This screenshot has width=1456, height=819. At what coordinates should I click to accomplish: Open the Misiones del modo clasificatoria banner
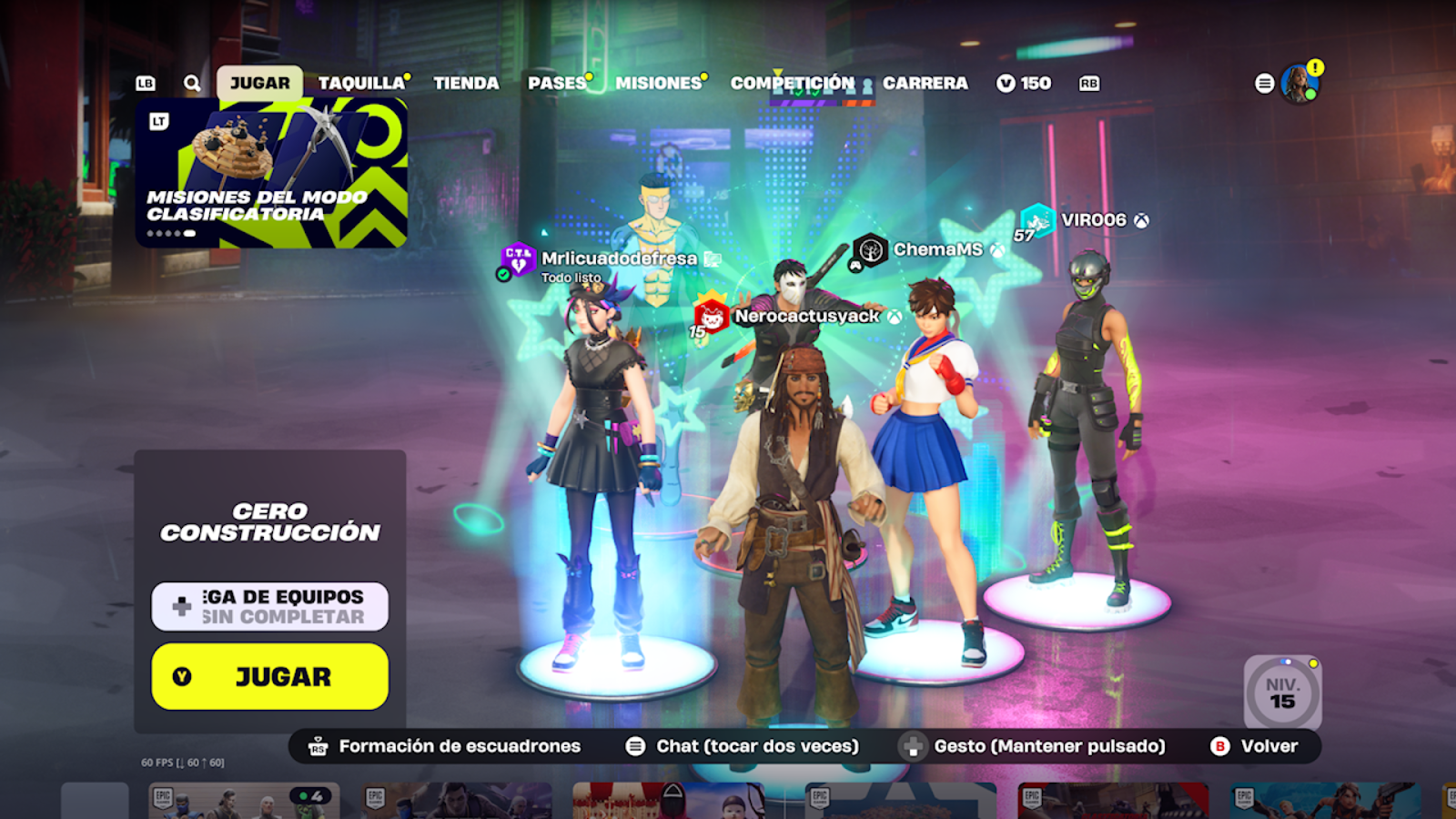(x=271, y=173)
